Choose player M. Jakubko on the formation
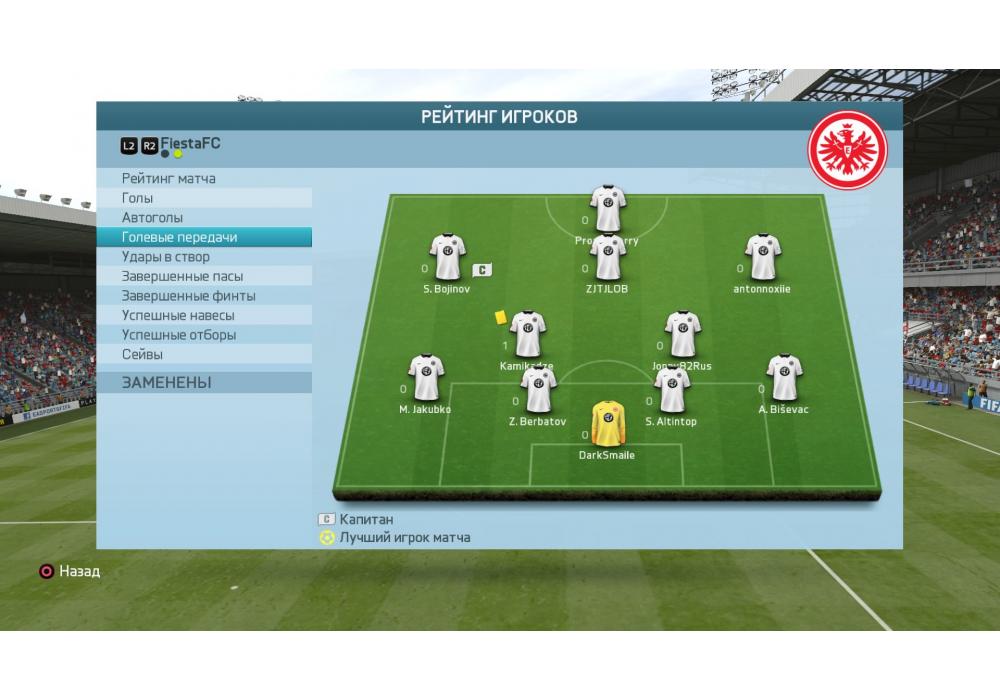 (425, 378)
